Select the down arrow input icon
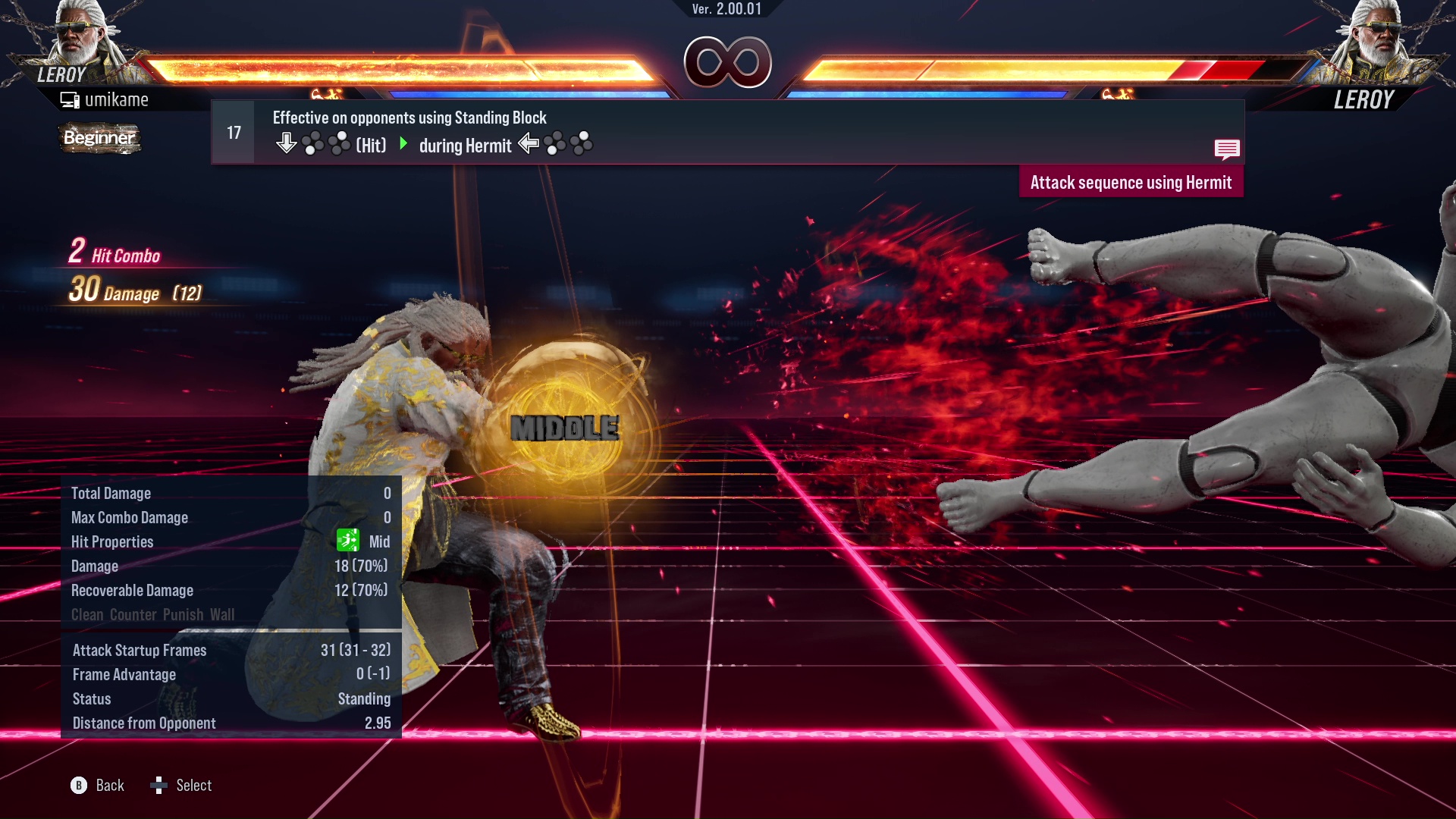1456x819 pixels. (287, 142)
